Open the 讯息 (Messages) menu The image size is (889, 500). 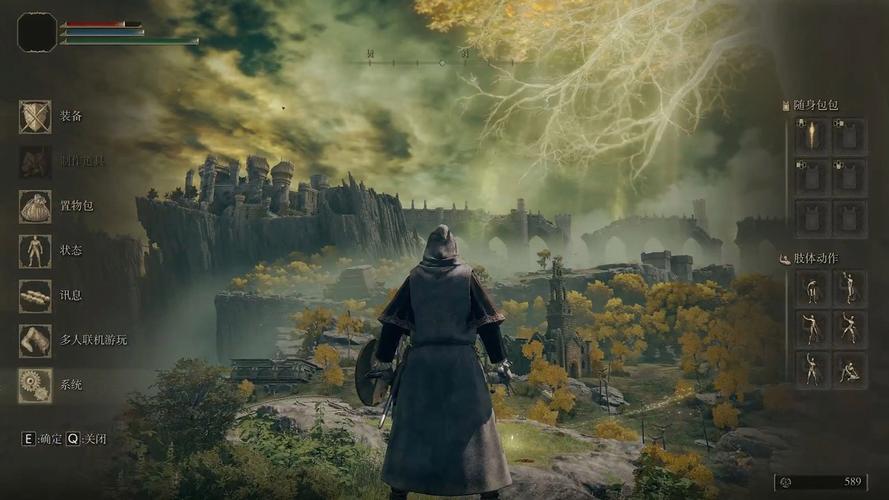tap(35, 296)
